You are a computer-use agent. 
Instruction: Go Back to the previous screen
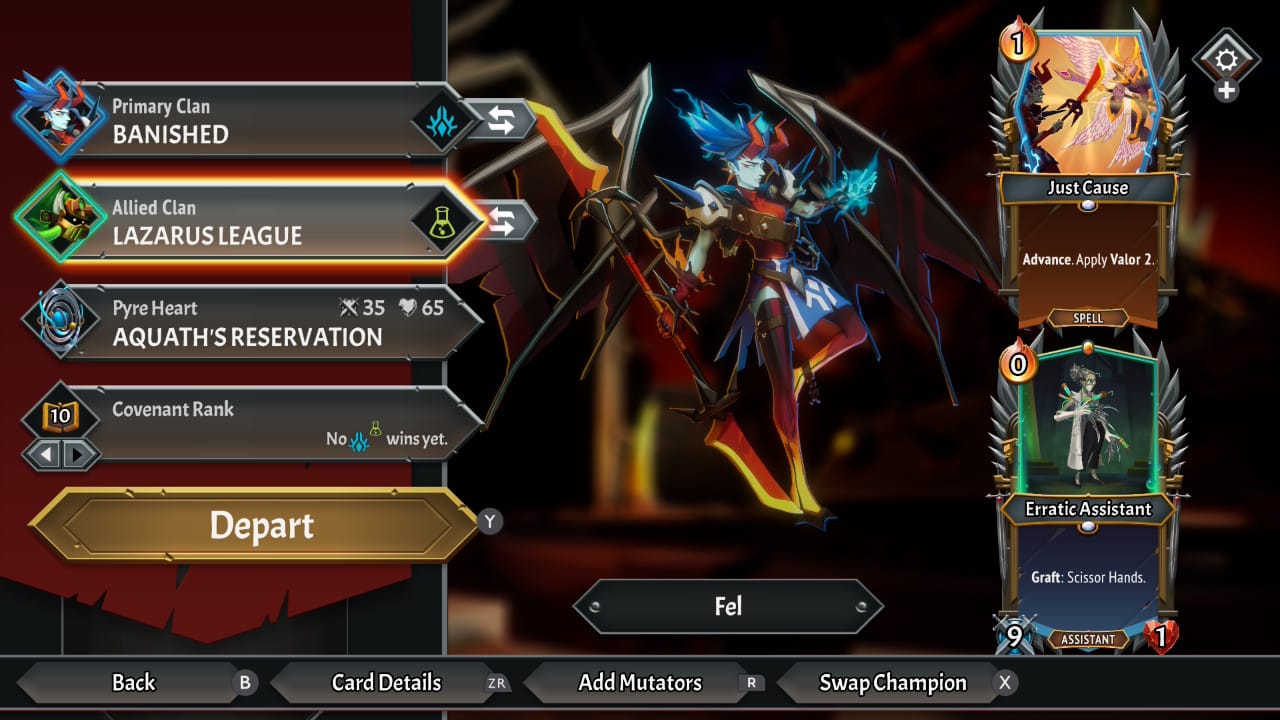pos(134,683)
